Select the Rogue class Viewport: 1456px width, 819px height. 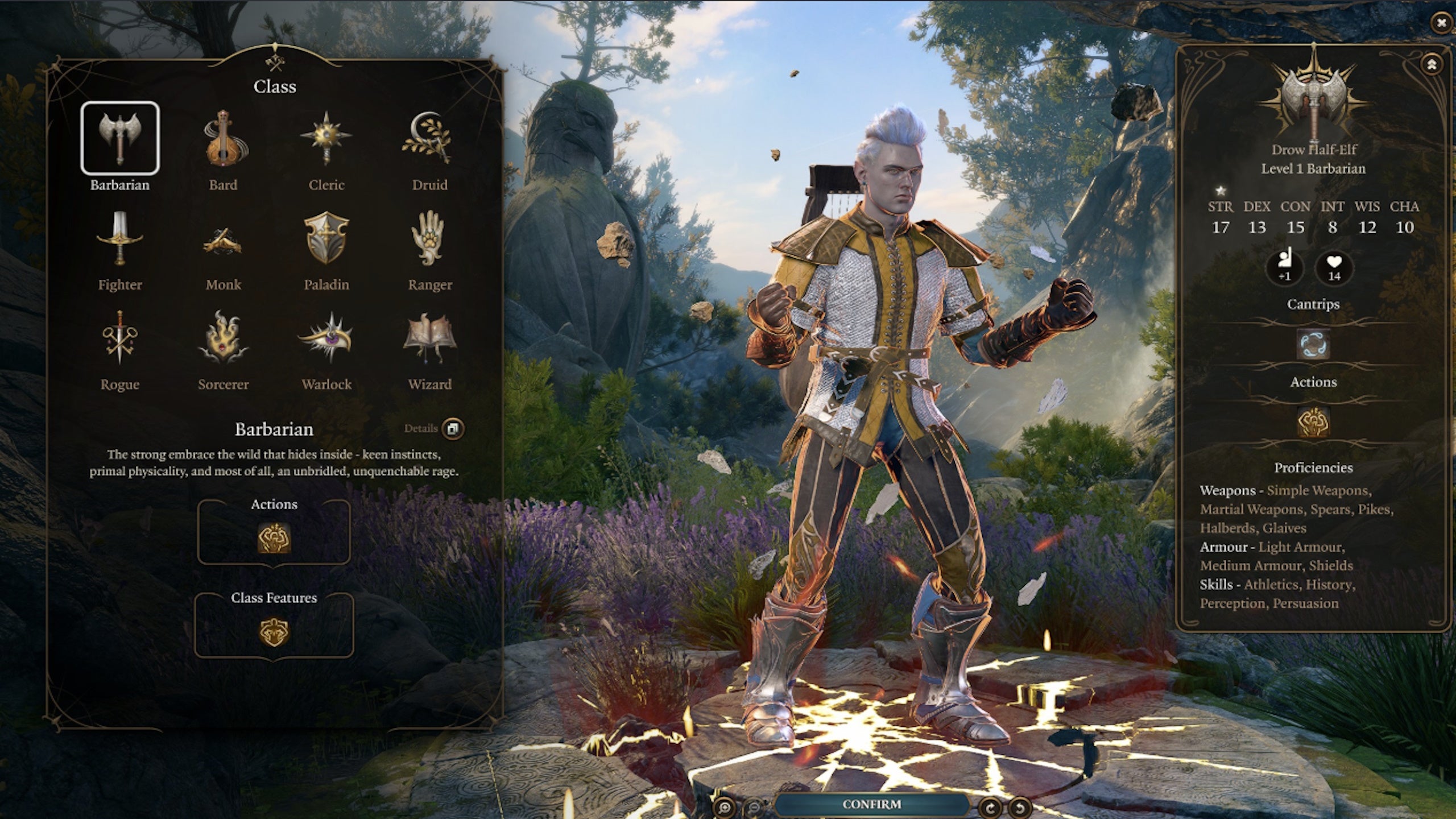click(x=119, y=338)
